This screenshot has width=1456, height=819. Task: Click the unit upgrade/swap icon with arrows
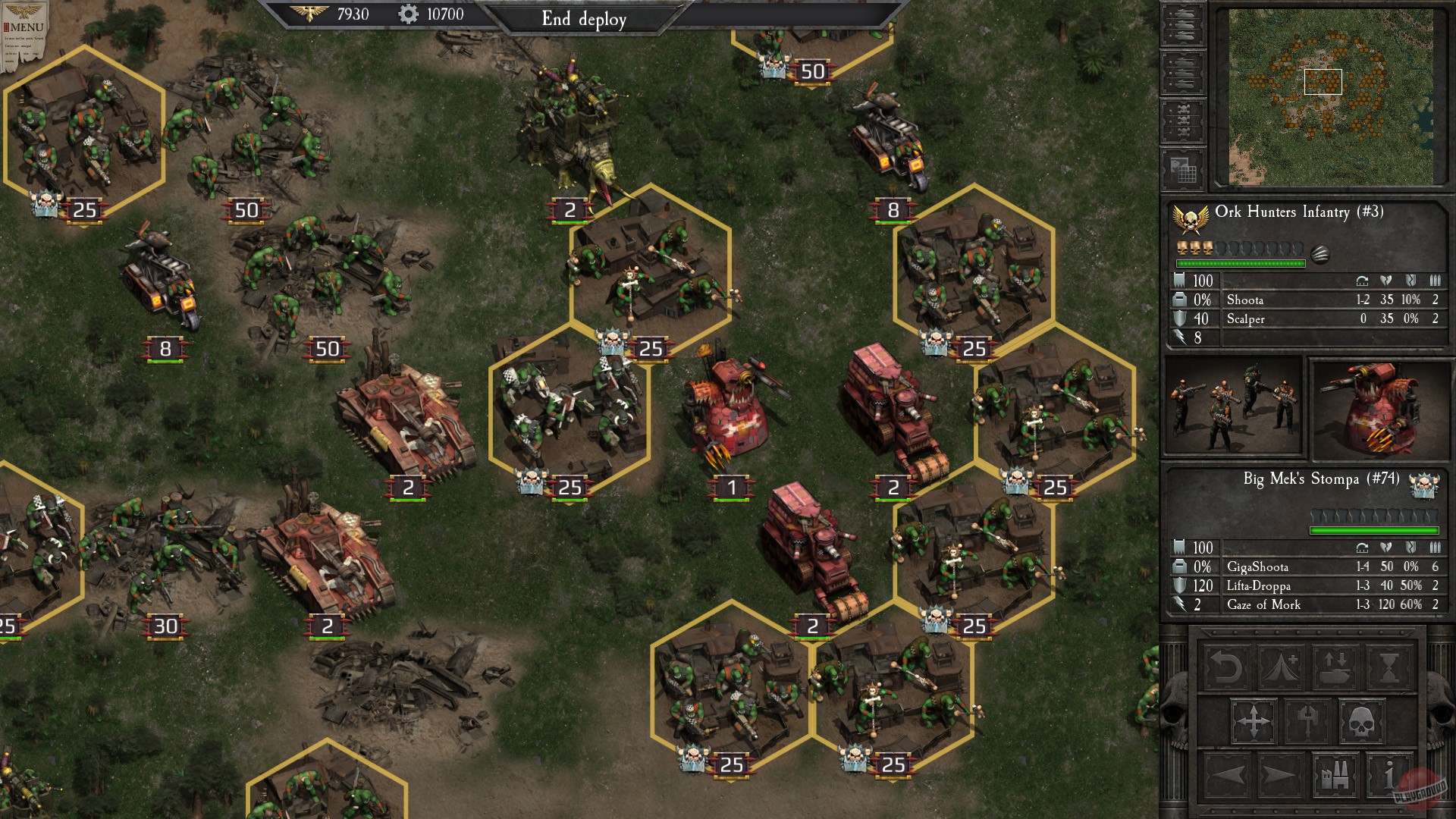pos(1335,667)
